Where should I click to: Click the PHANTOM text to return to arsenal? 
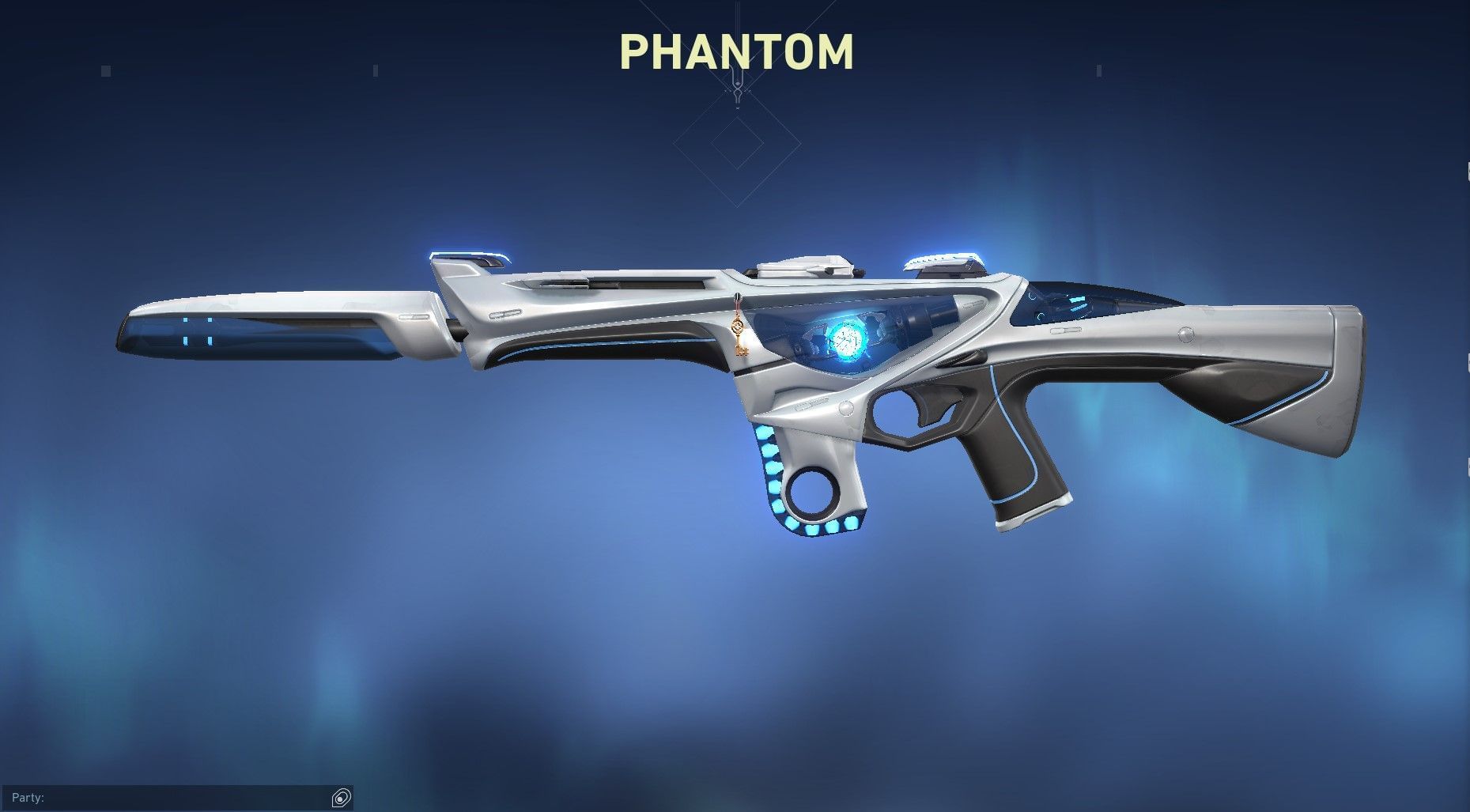[735, 53]
